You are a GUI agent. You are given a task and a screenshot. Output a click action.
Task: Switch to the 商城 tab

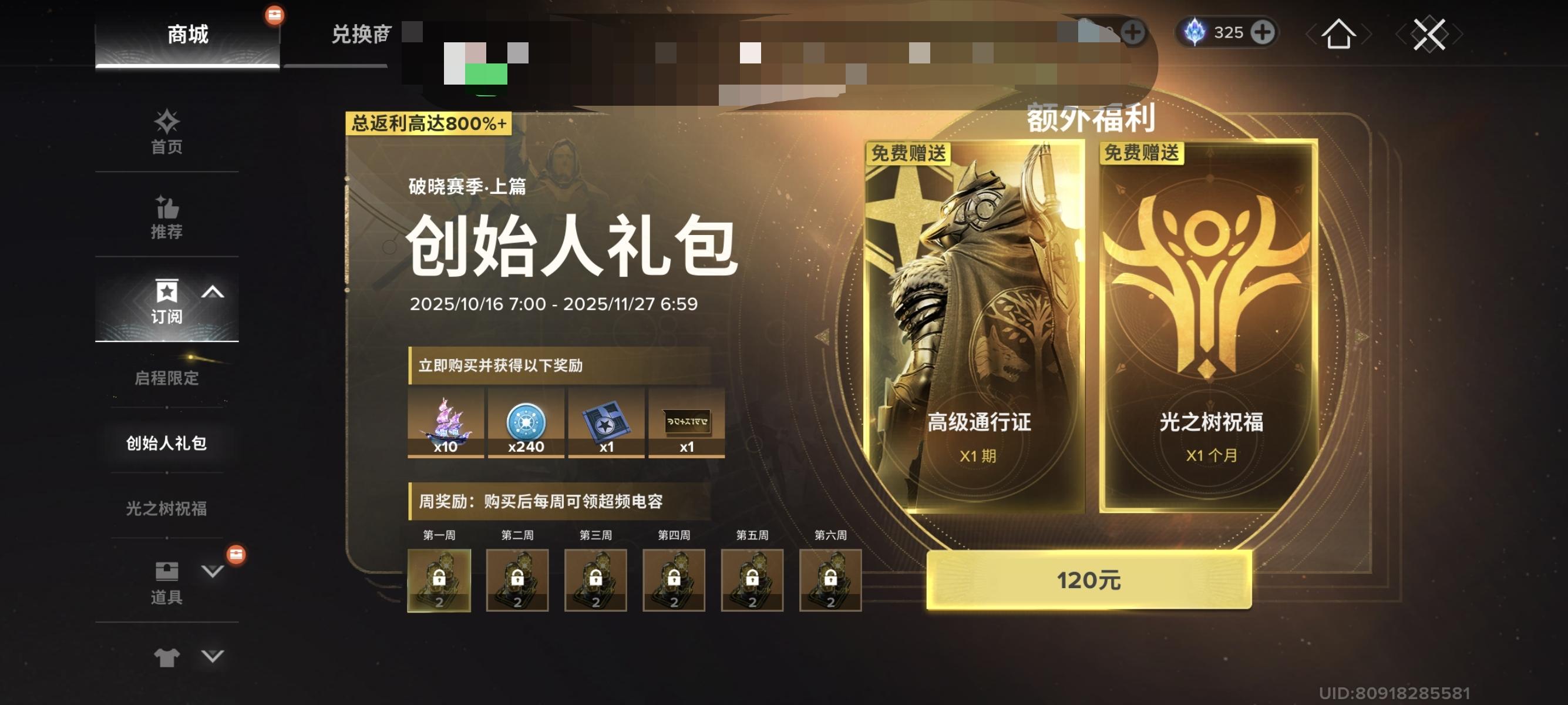pyautogui.click(x=189, y=35)
